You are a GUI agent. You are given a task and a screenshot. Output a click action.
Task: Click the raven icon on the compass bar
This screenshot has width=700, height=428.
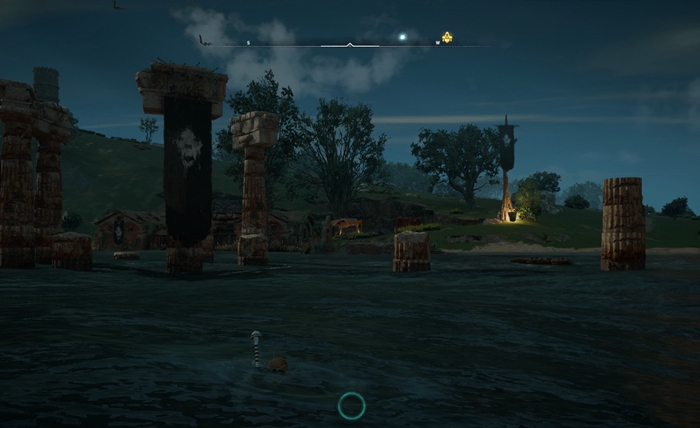[203, 40]
